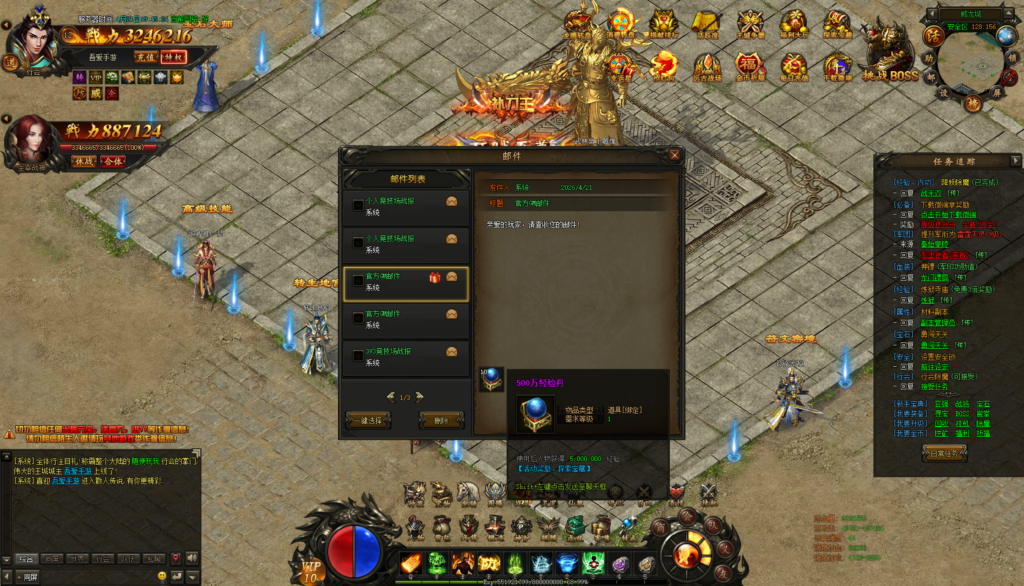Screen dimensions: 1024x586
Task: Open the chat emoji smiley button
Action: coord(162,576)
